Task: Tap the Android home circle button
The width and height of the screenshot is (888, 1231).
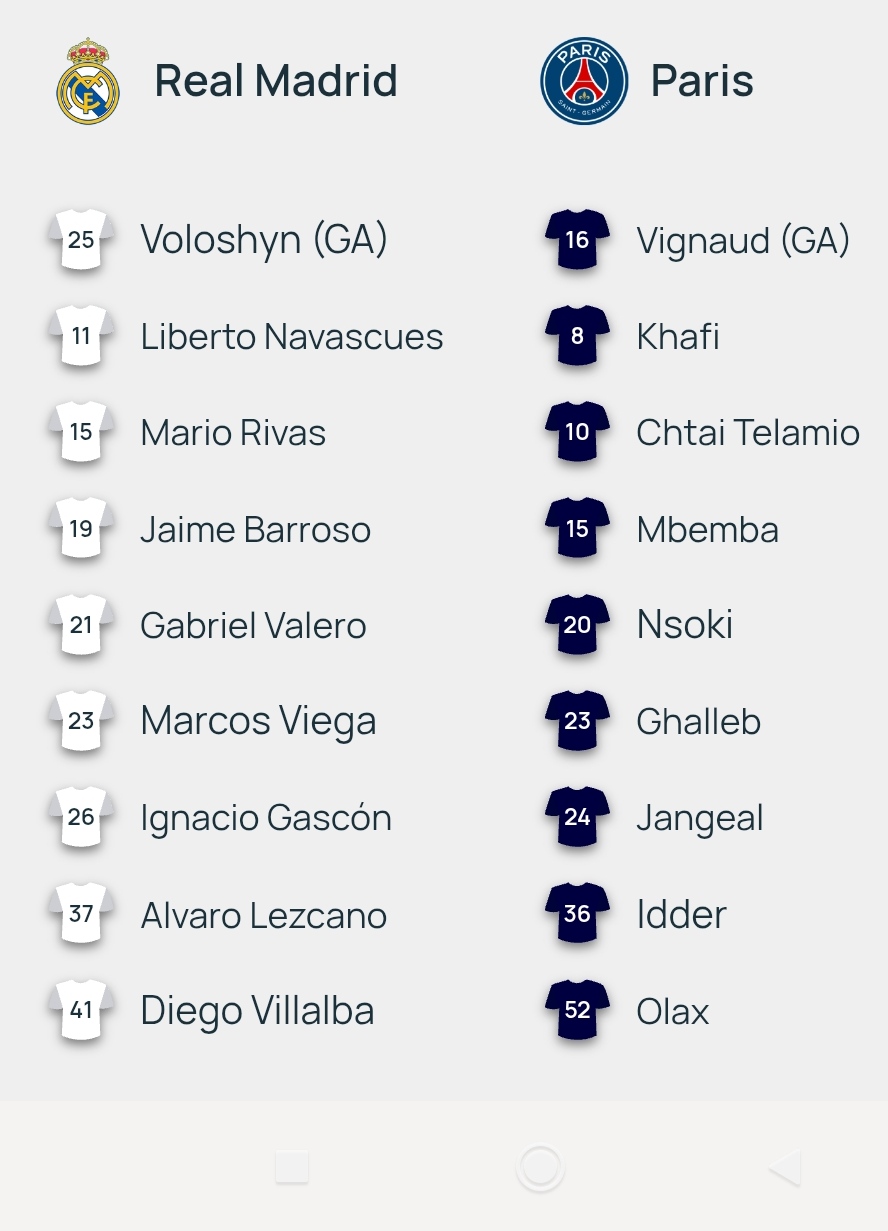Action: coord(540,1167)
